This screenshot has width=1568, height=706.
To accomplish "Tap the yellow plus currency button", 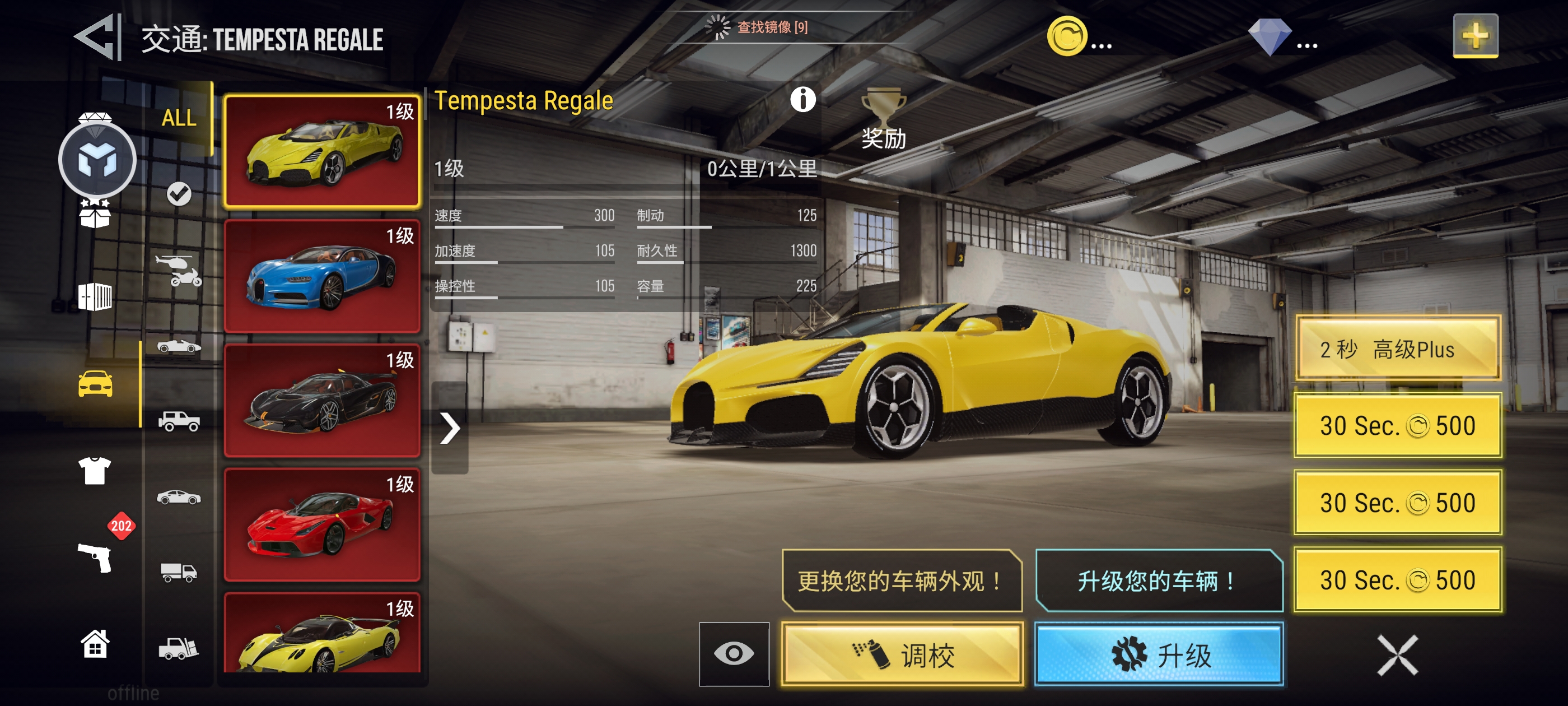I will [x=1475, y=36].
